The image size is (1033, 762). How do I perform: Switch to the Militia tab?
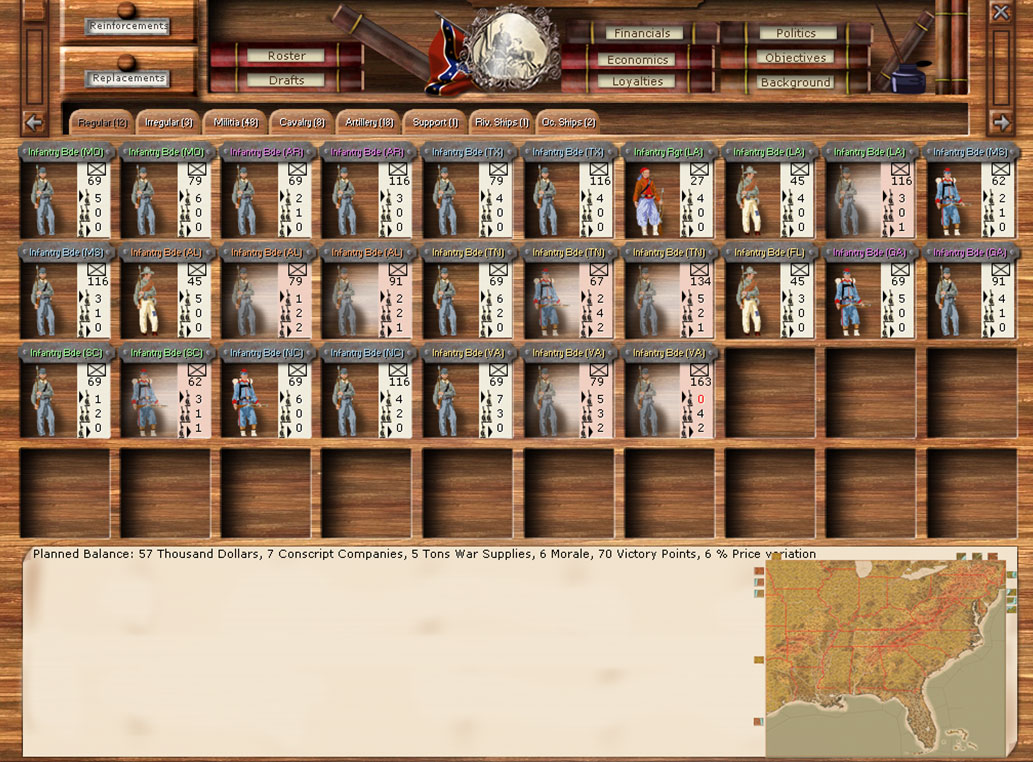click(235, 122)
